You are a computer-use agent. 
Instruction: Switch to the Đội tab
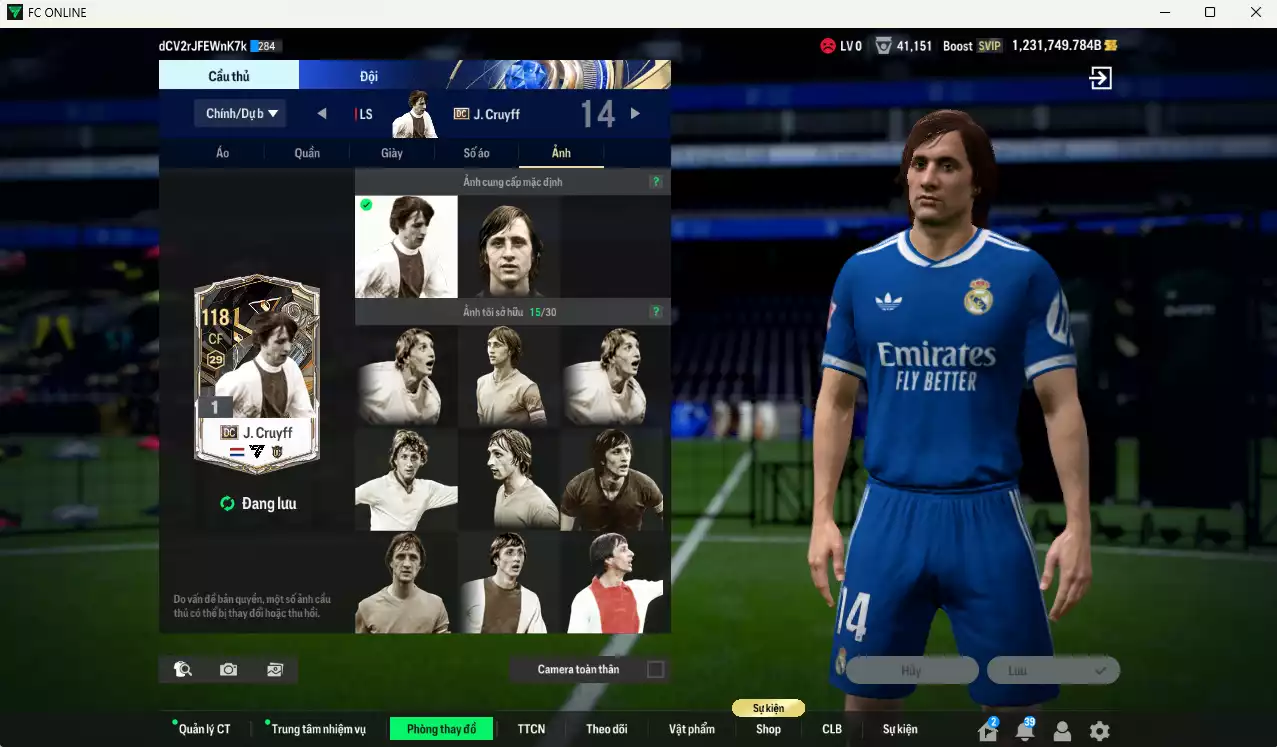369,76
